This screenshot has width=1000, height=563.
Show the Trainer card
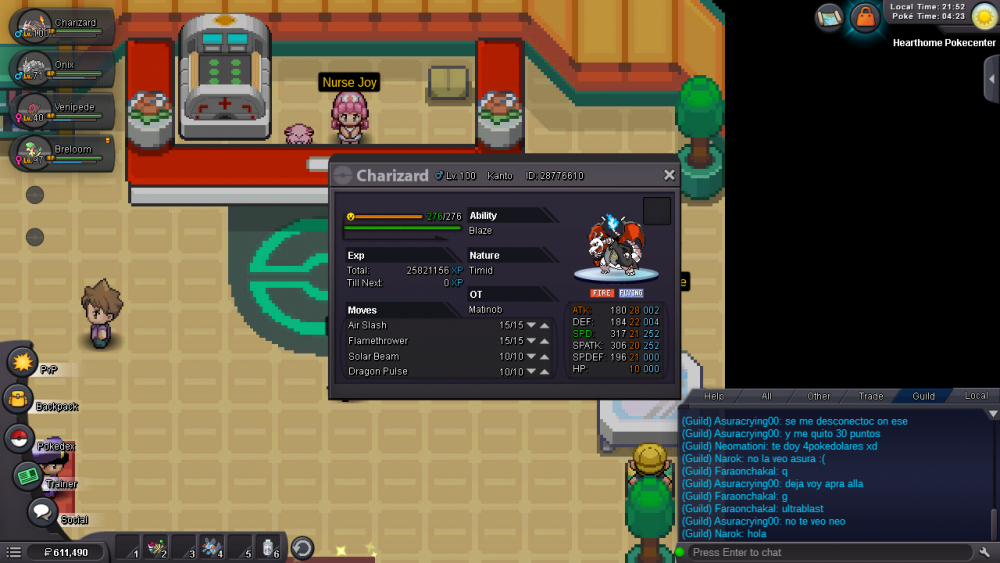[29, 477]
